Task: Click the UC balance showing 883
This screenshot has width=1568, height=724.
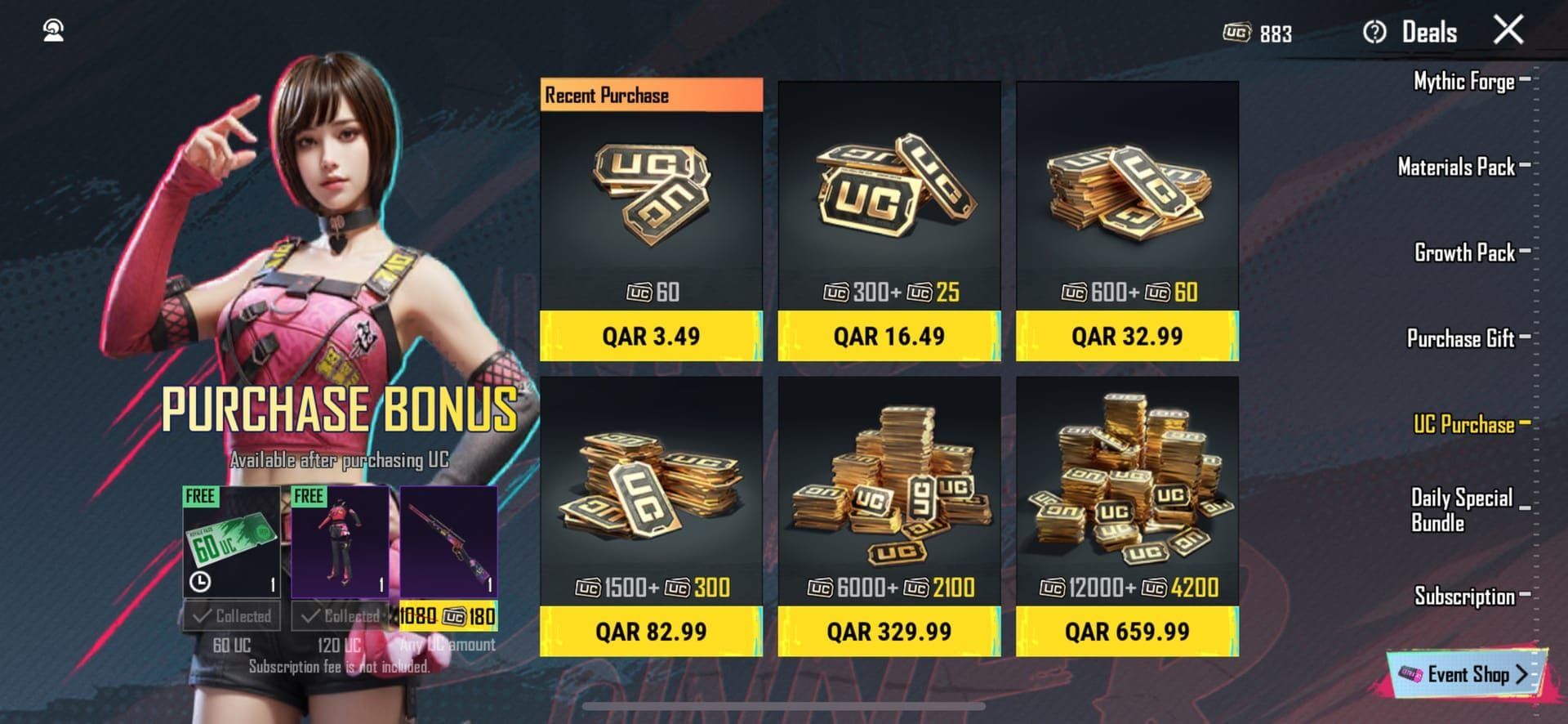Action: (1259, 32)
